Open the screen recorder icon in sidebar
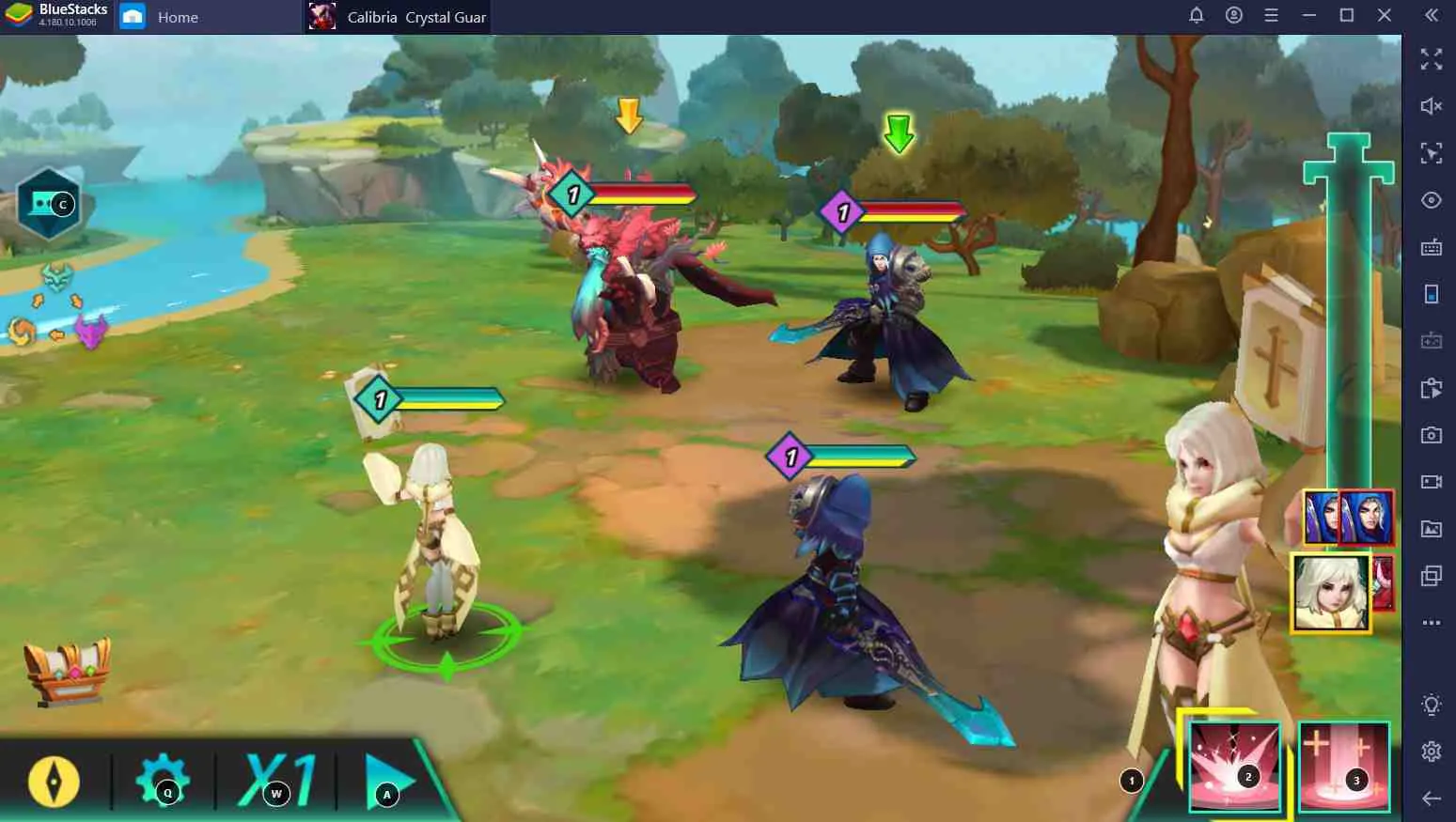The height and width of the screenshot is (822, 1456). (x=1431, y=481)
